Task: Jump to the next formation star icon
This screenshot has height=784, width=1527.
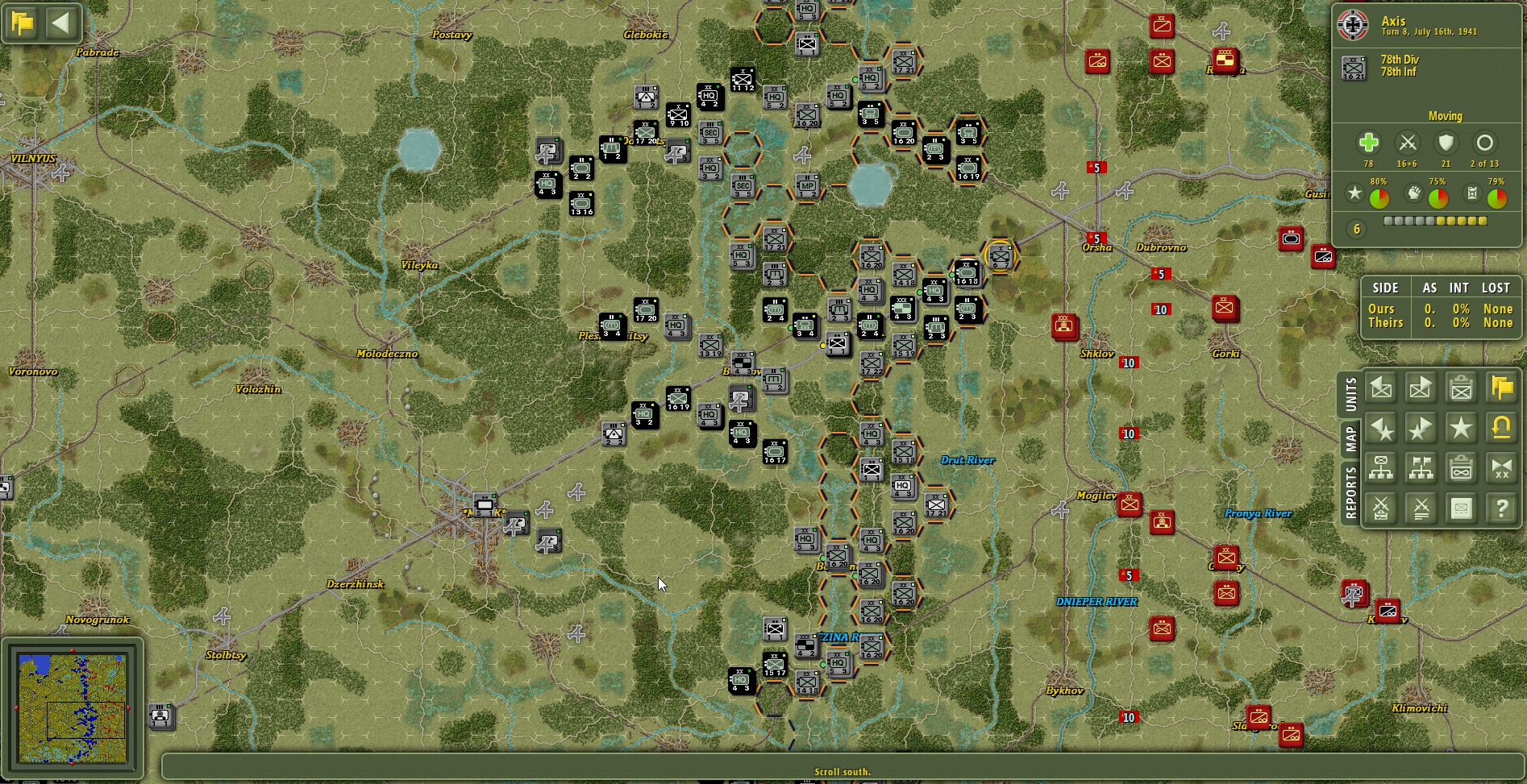Action: (1420, 429)
